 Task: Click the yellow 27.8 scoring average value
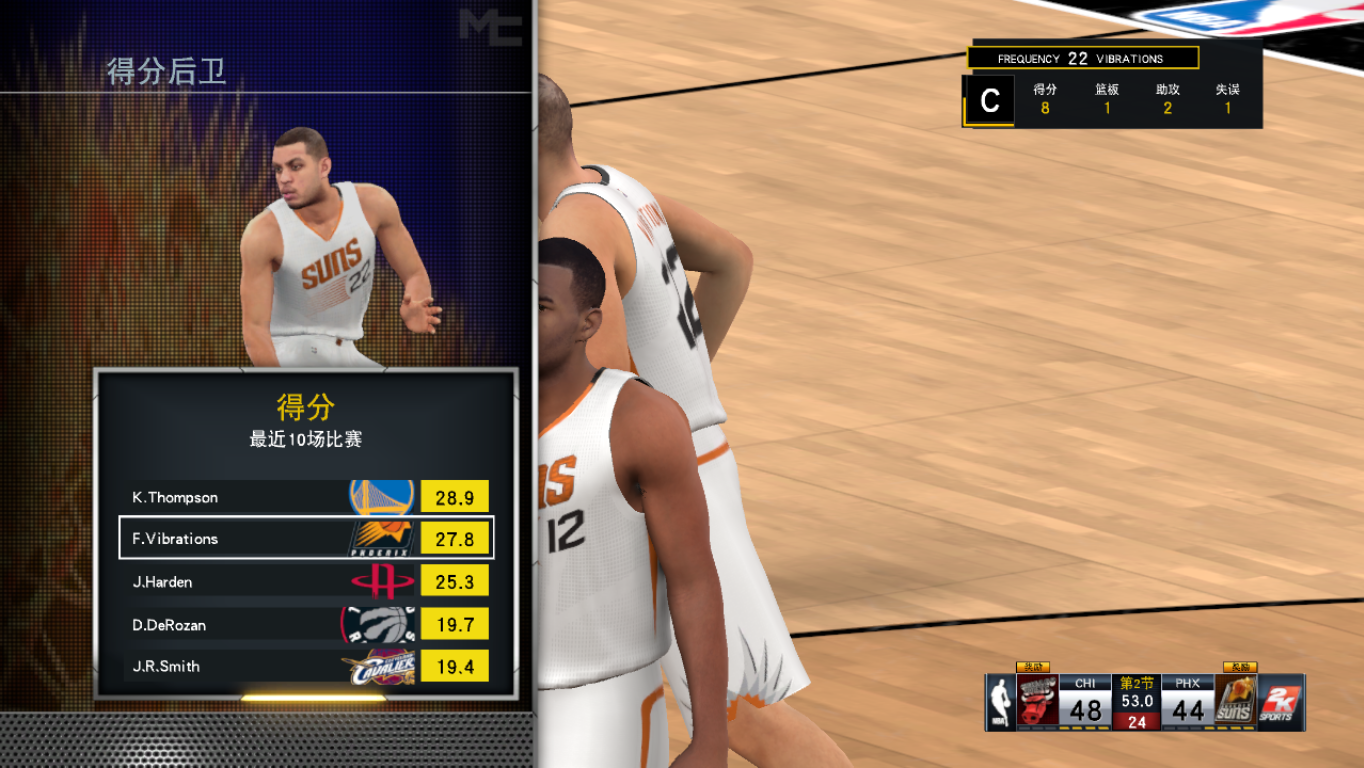point(457,538)
